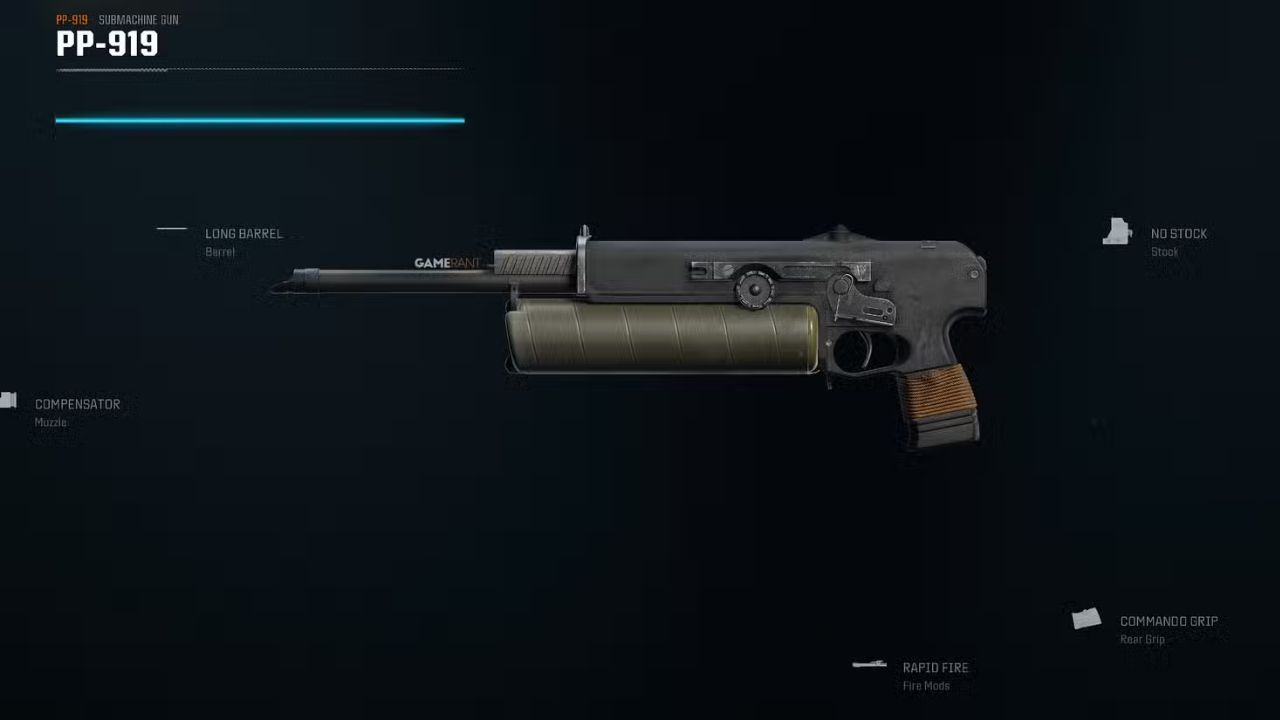Click the Rear Grip slot subtitle

click(1141, 639)
